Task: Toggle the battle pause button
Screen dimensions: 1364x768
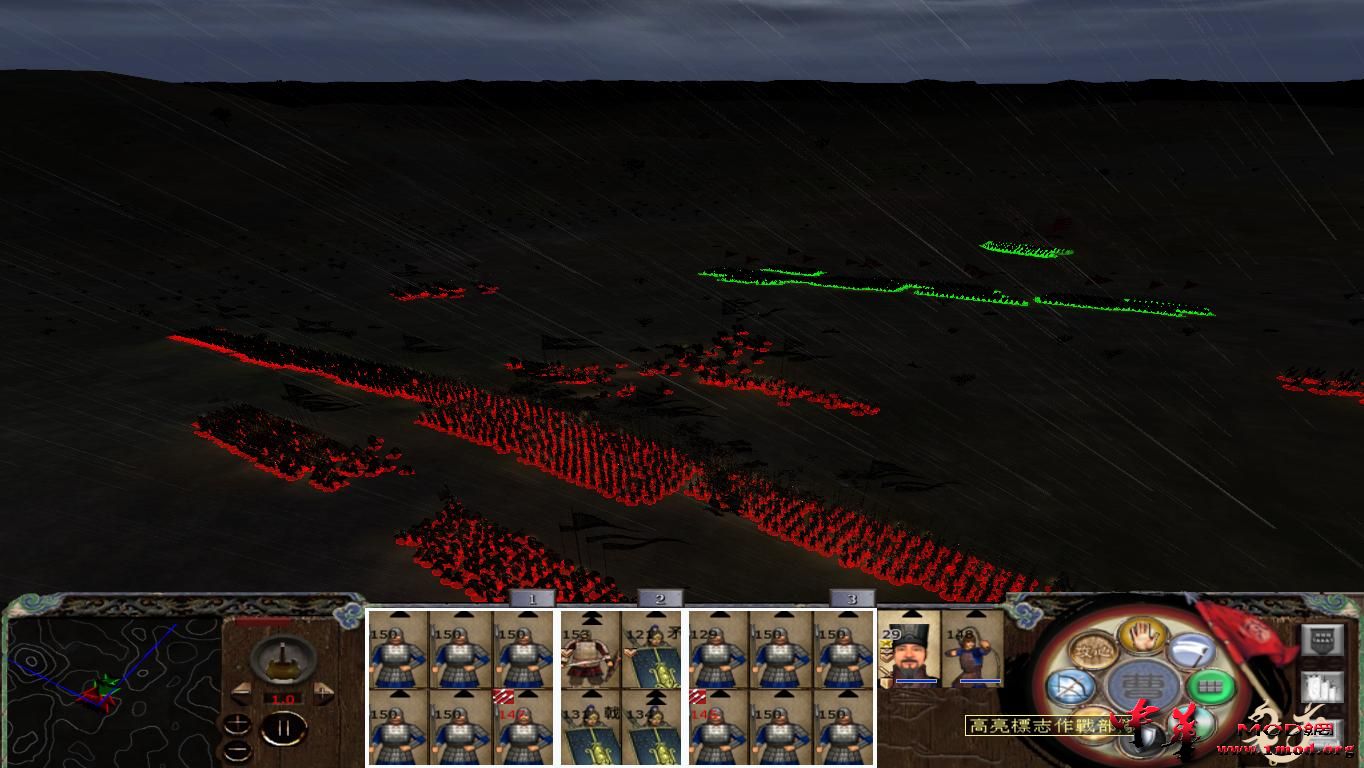Action: click(282, 728)
